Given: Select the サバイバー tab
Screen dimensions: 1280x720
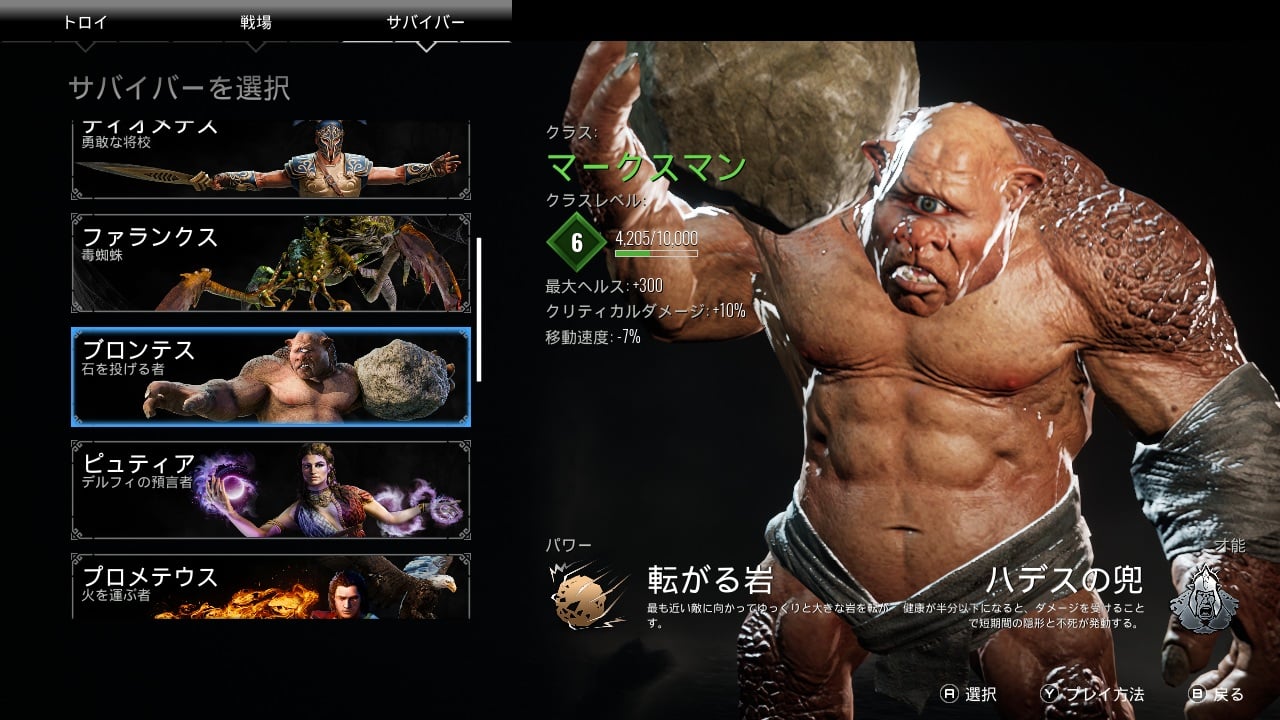Looking at the screenshot, I should (x=426, y=22).
